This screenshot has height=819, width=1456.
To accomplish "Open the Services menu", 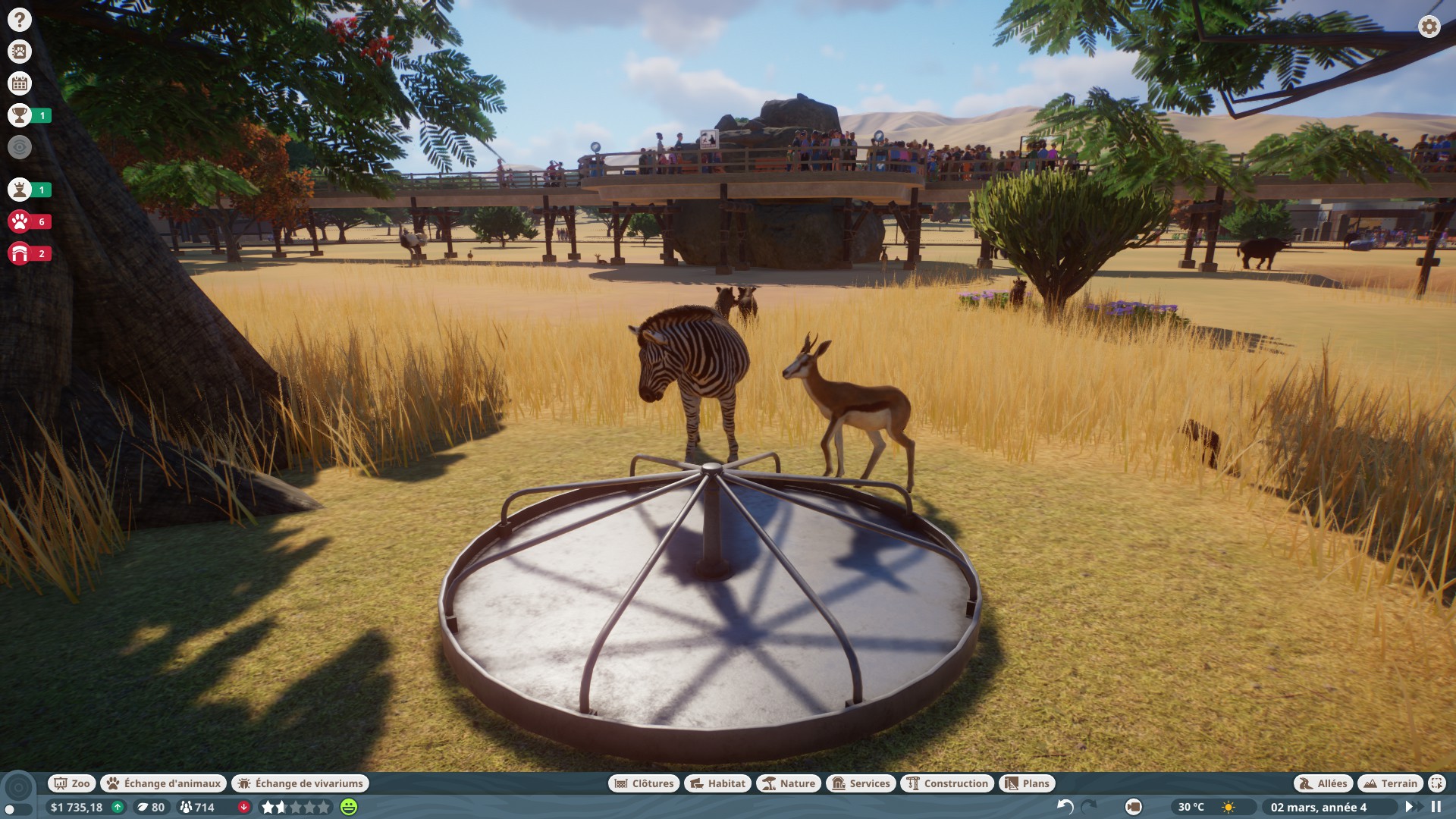I will [861, 783].
